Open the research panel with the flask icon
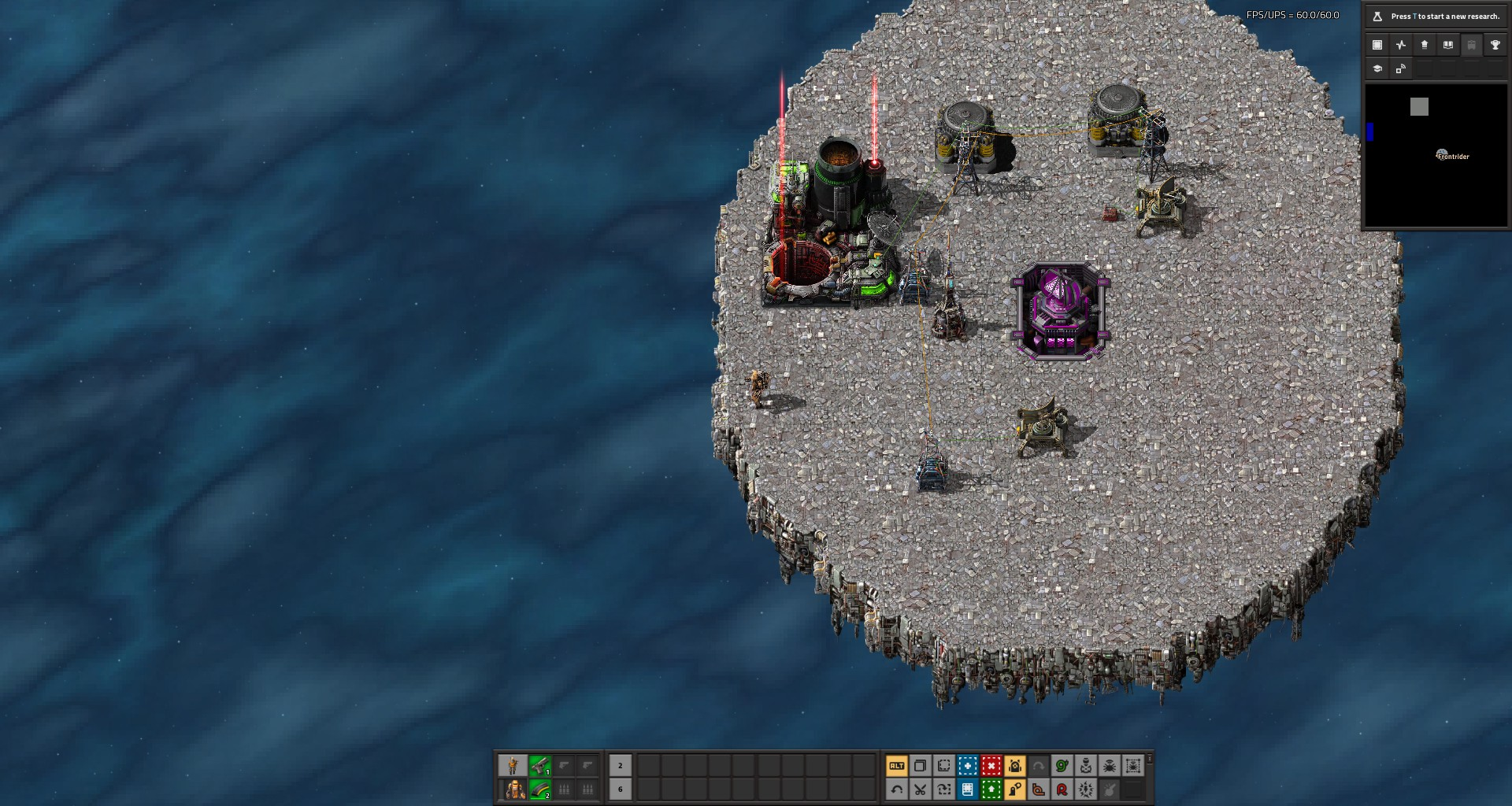The image size is (1512, 806). (x=1377, y=16)
